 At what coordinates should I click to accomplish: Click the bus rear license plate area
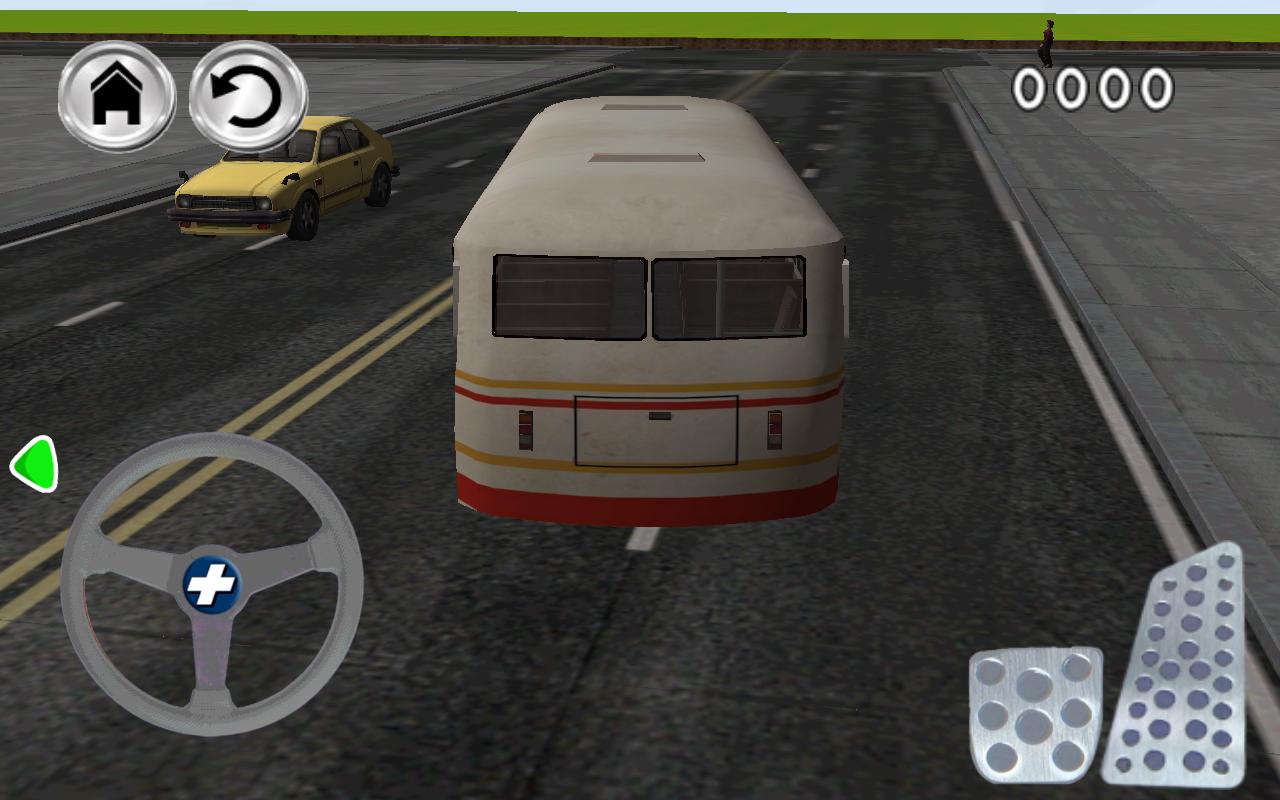(655, 430)
